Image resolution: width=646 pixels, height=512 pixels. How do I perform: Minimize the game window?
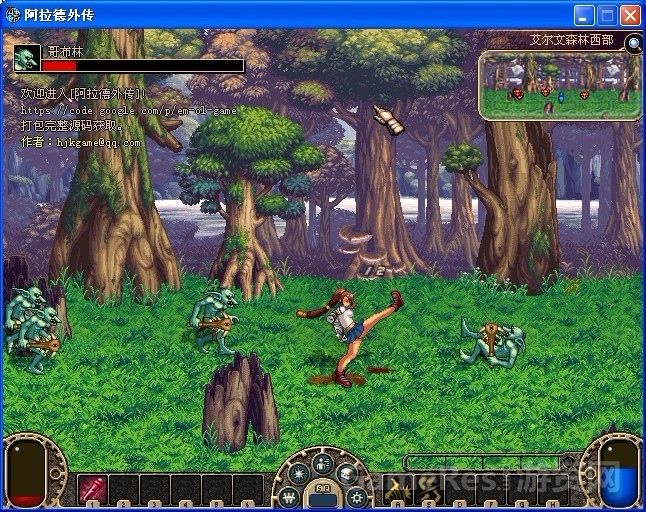(585, 15)
